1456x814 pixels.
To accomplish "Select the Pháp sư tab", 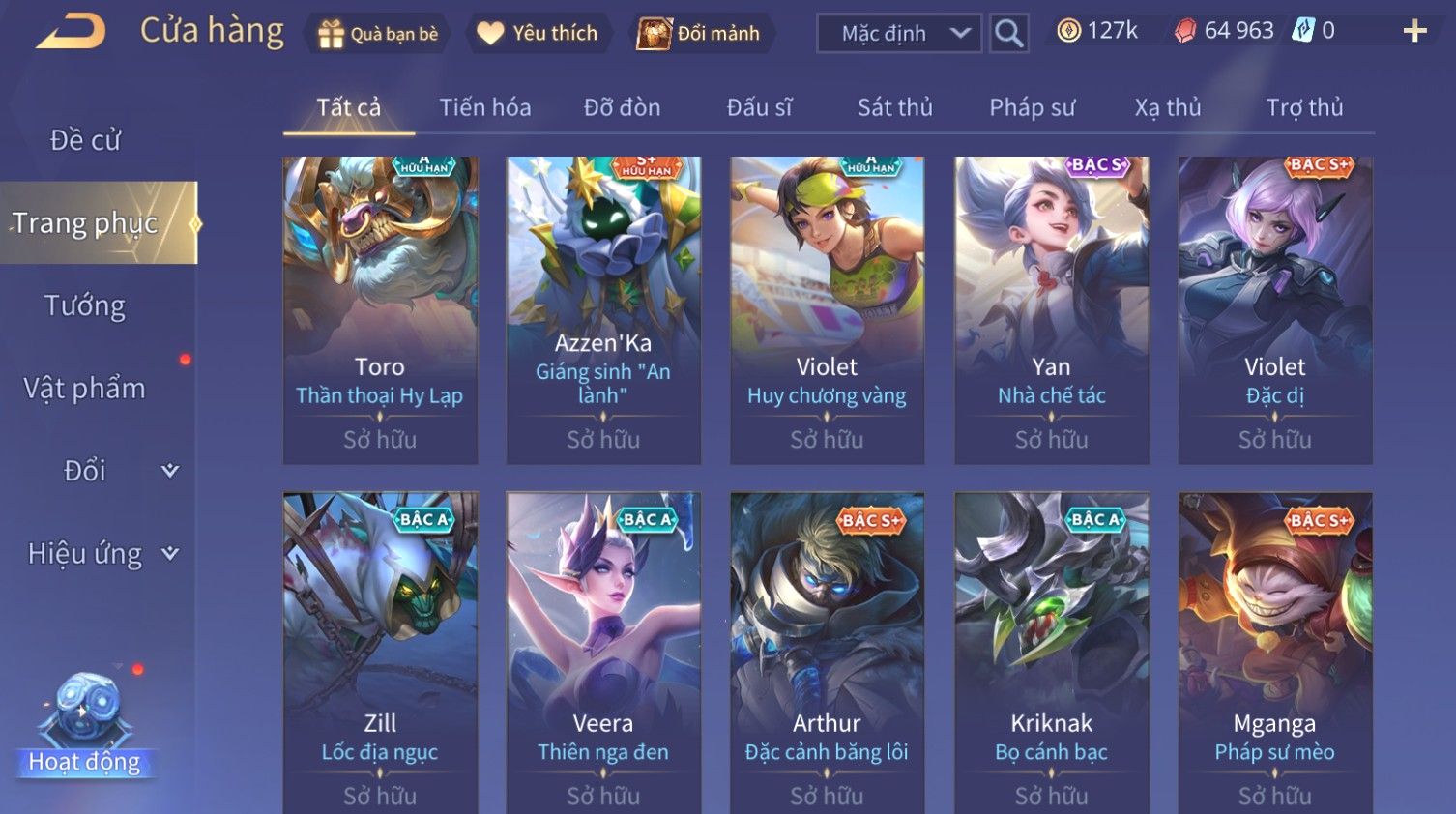I will (1032, 107).
